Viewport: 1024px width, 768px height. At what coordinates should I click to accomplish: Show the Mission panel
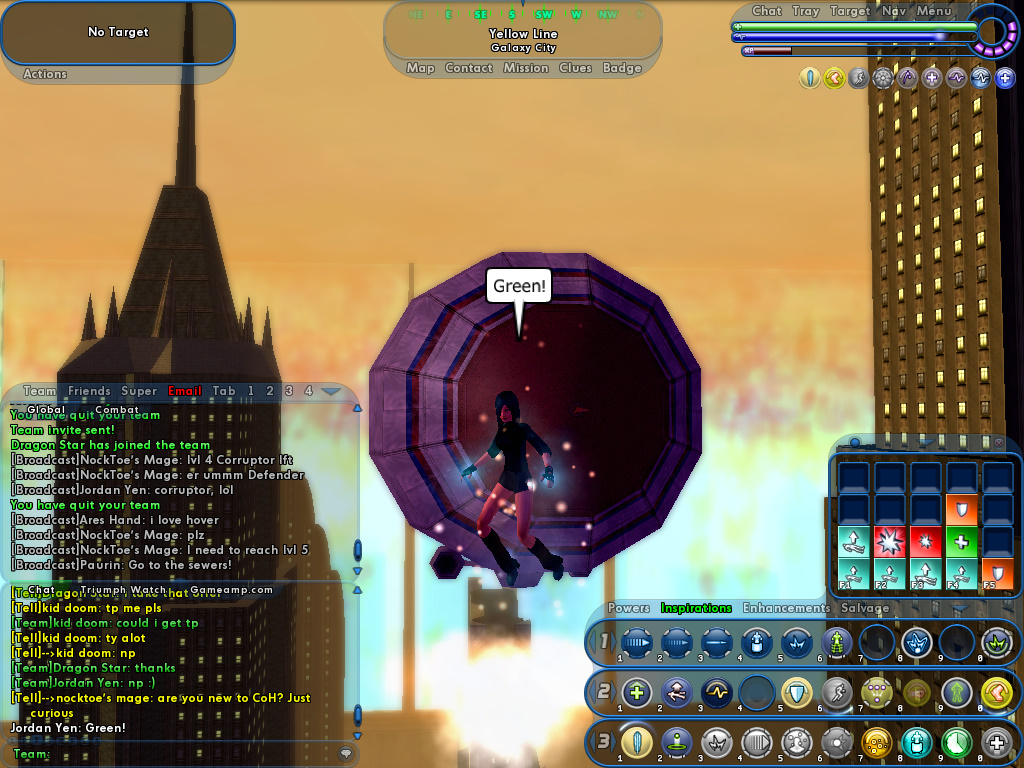(x=526, y=68)
